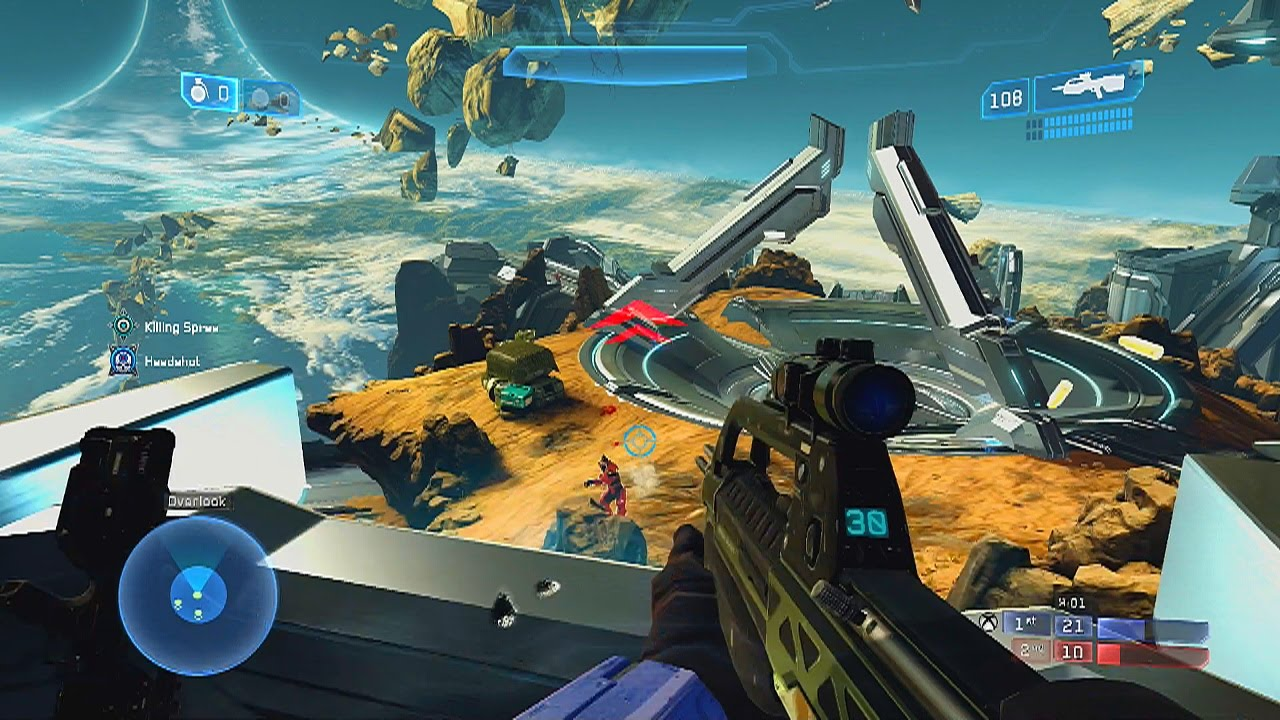Click the Xbox logo on the scoreboard
1280x720 pixels.
[x=988, y=623]
